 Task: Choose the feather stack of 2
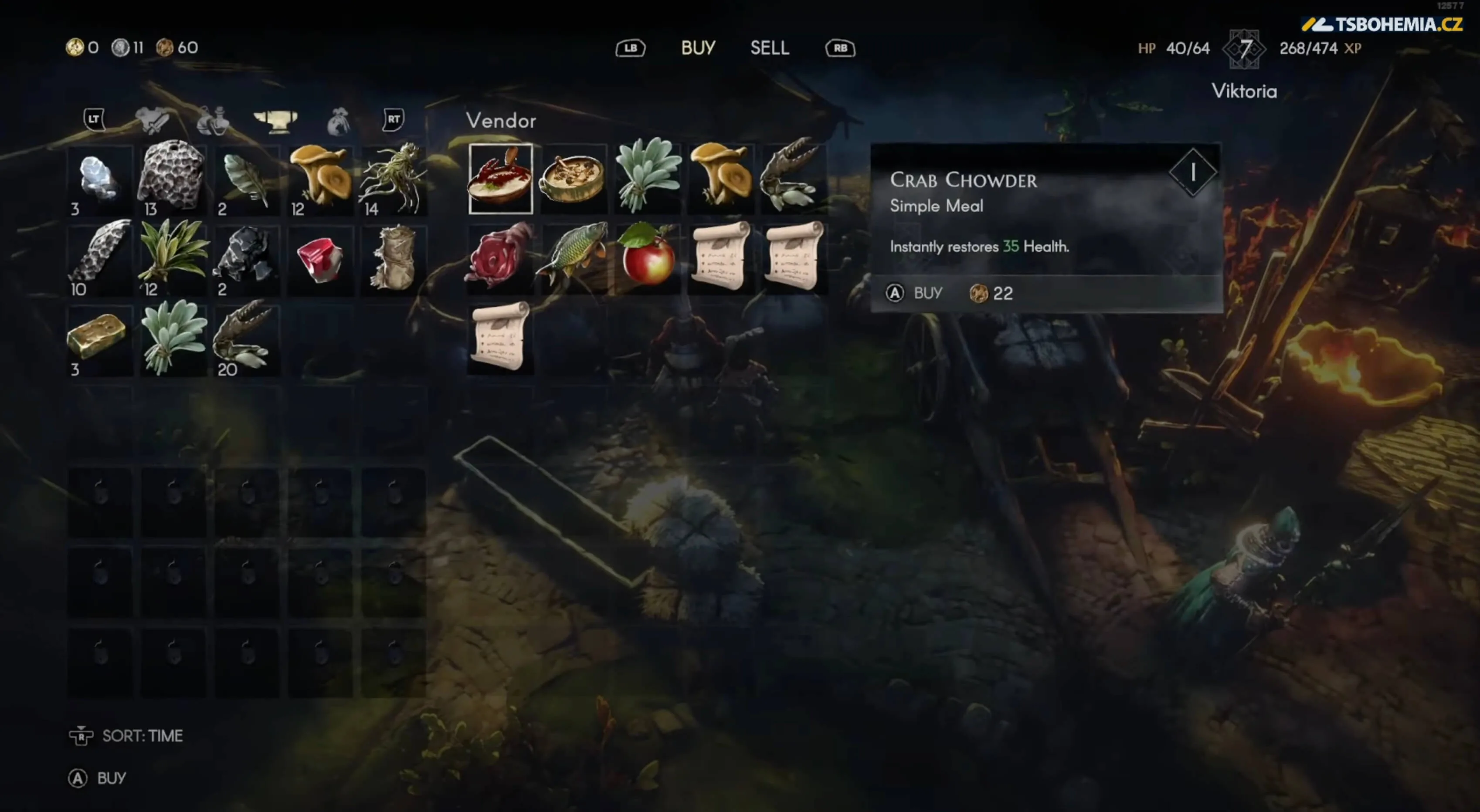coord(246,179)
